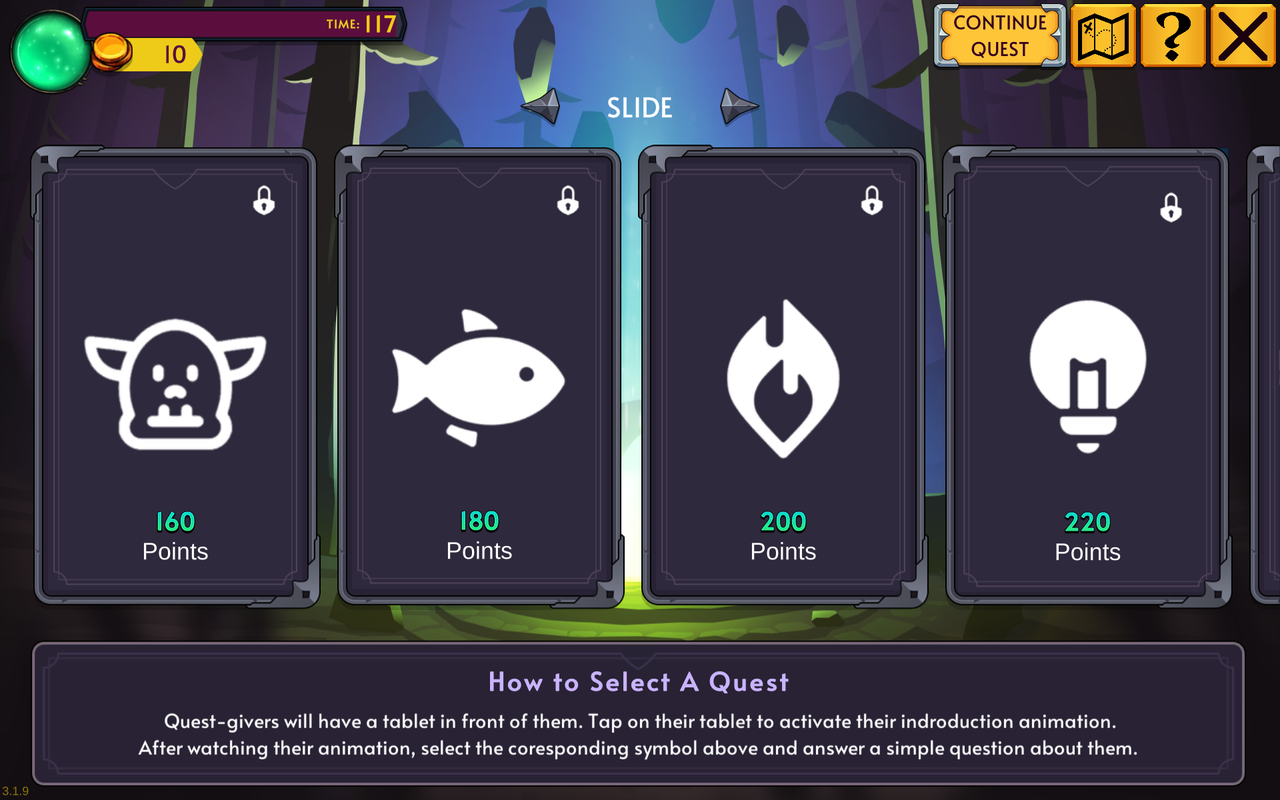
Task: Select the 220 Points lightbulb quest card
Action: 1087,378
